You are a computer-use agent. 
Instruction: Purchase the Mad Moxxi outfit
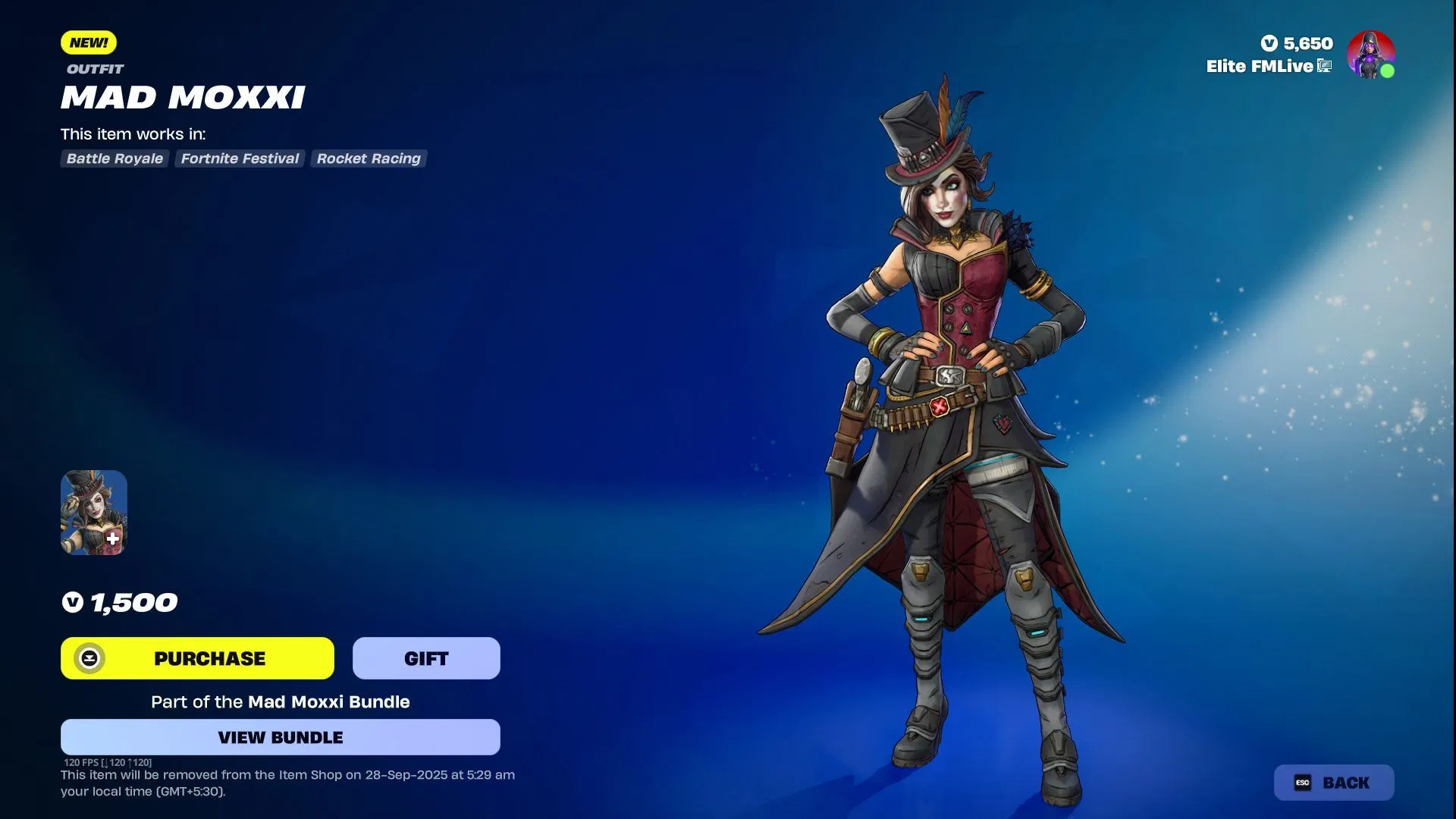point(197,658)
